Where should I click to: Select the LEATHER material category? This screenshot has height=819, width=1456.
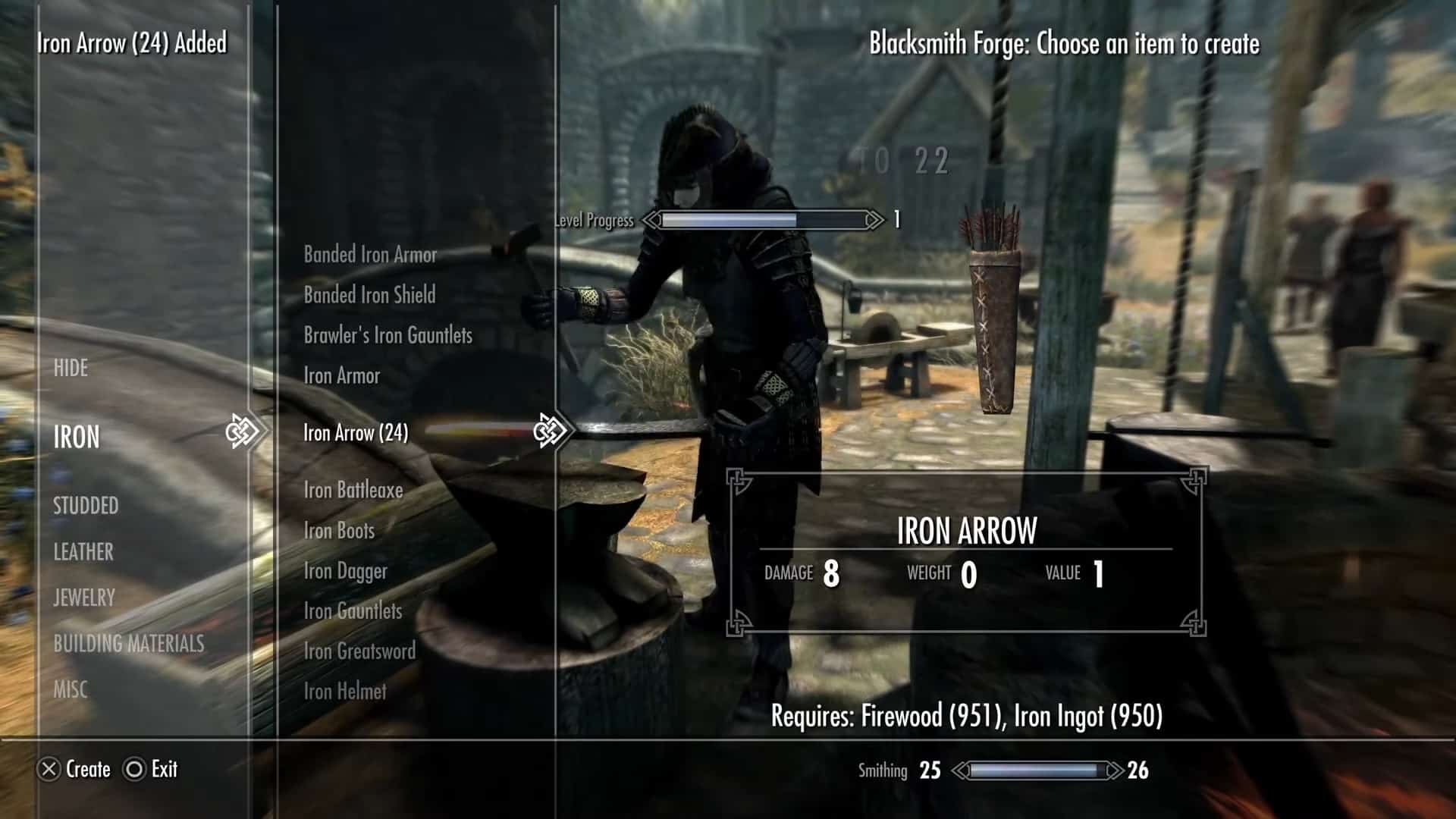point(83,552)
